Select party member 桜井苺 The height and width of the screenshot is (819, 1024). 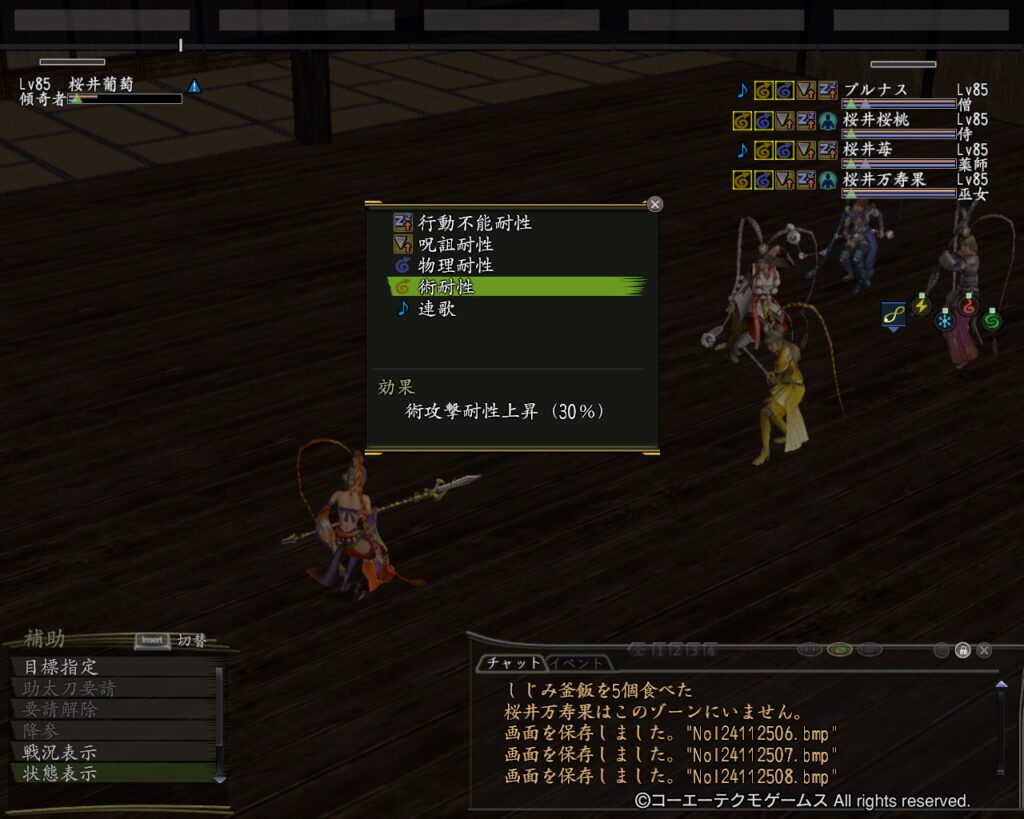[868, 150]
